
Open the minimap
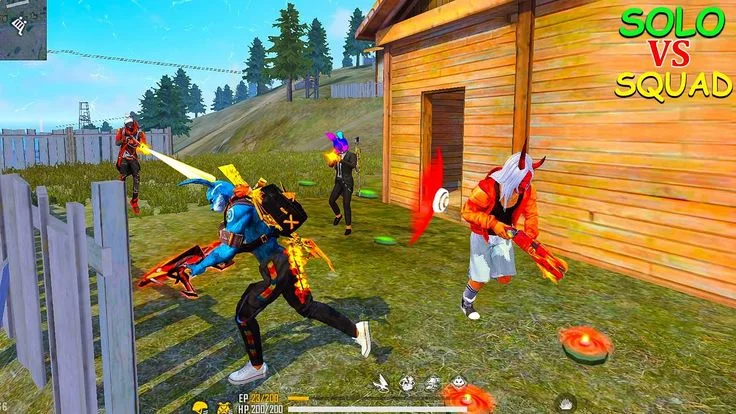[x=22, y=28]
